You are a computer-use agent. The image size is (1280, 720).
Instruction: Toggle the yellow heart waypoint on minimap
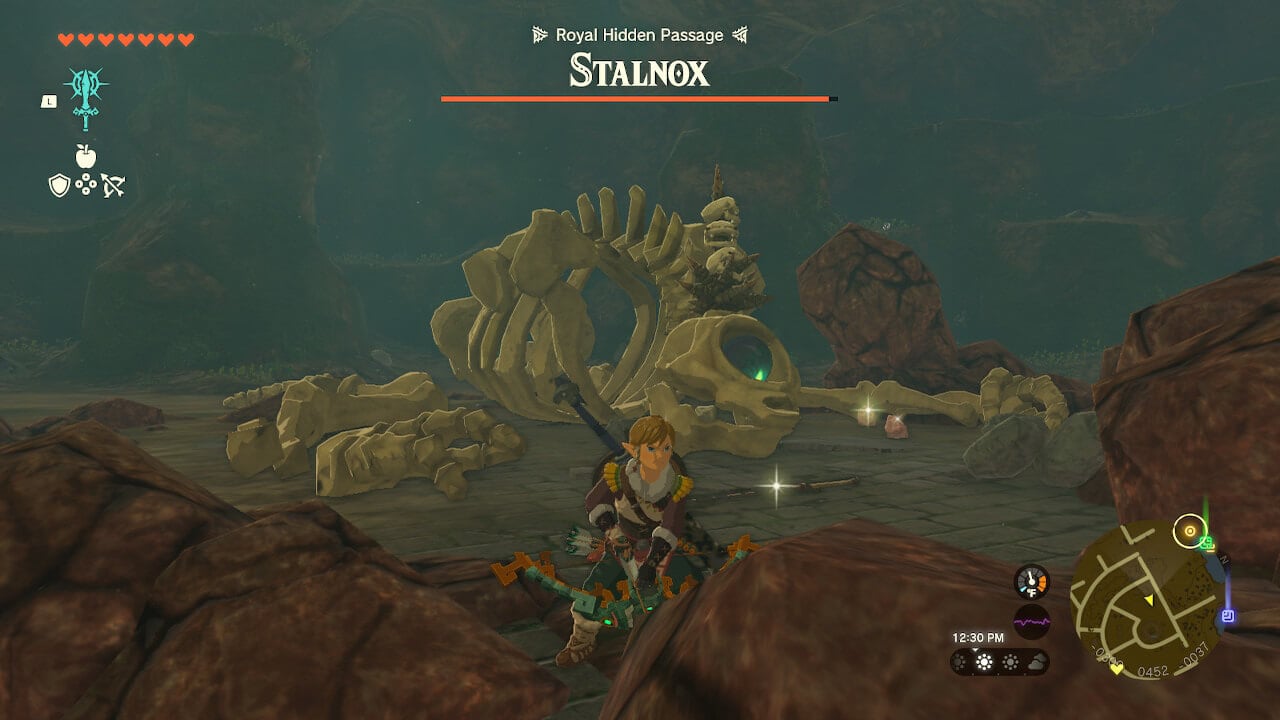[x=1116, y=669]
